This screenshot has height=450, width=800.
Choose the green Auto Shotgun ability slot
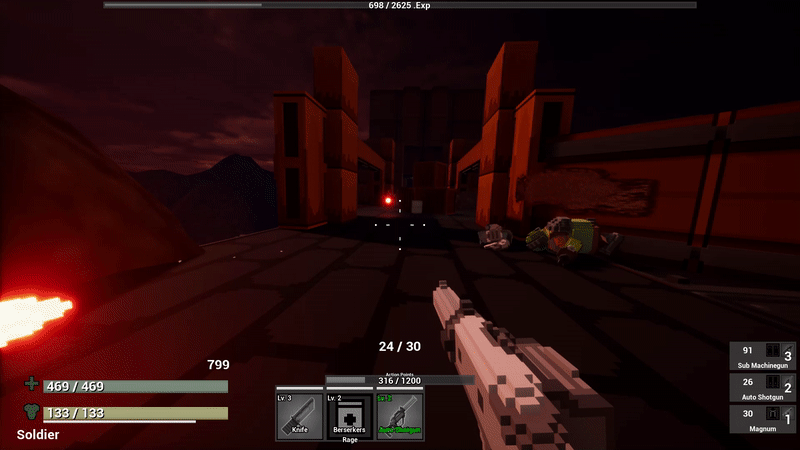click(x=400, y=416)
